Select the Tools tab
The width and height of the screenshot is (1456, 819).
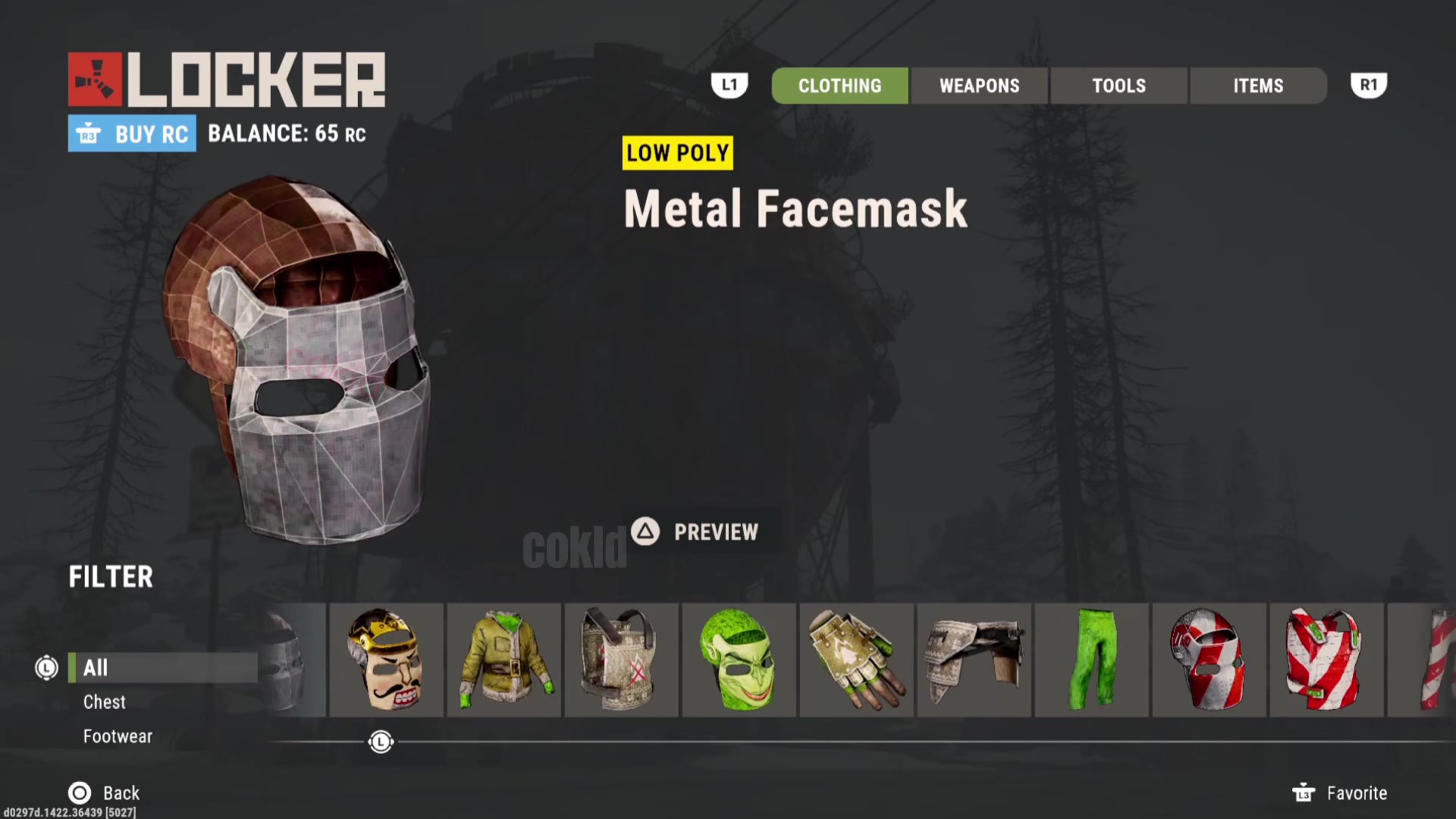pyautogui.click(x=1119, y=86)
